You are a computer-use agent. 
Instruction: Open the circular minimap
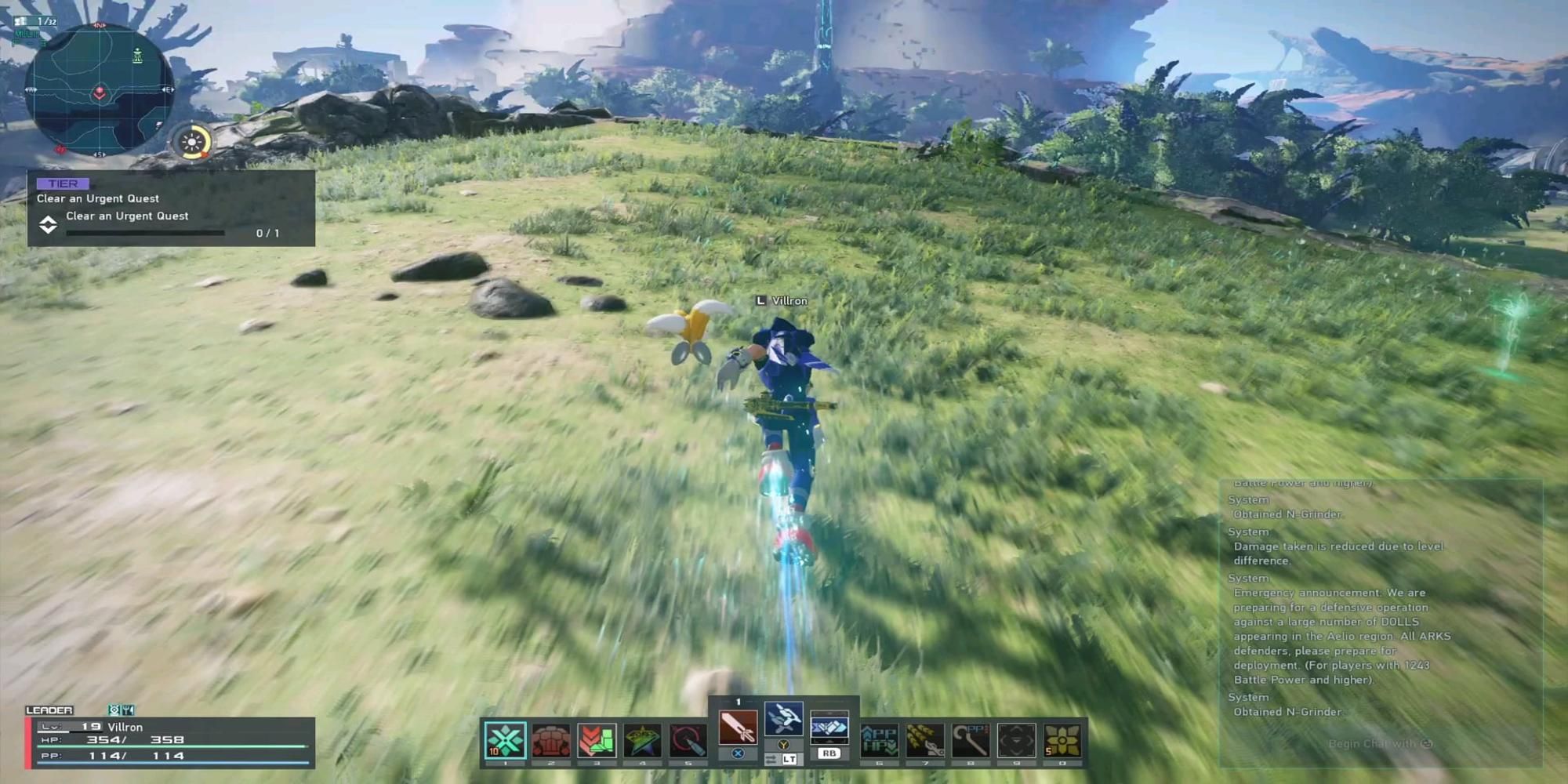99,89
